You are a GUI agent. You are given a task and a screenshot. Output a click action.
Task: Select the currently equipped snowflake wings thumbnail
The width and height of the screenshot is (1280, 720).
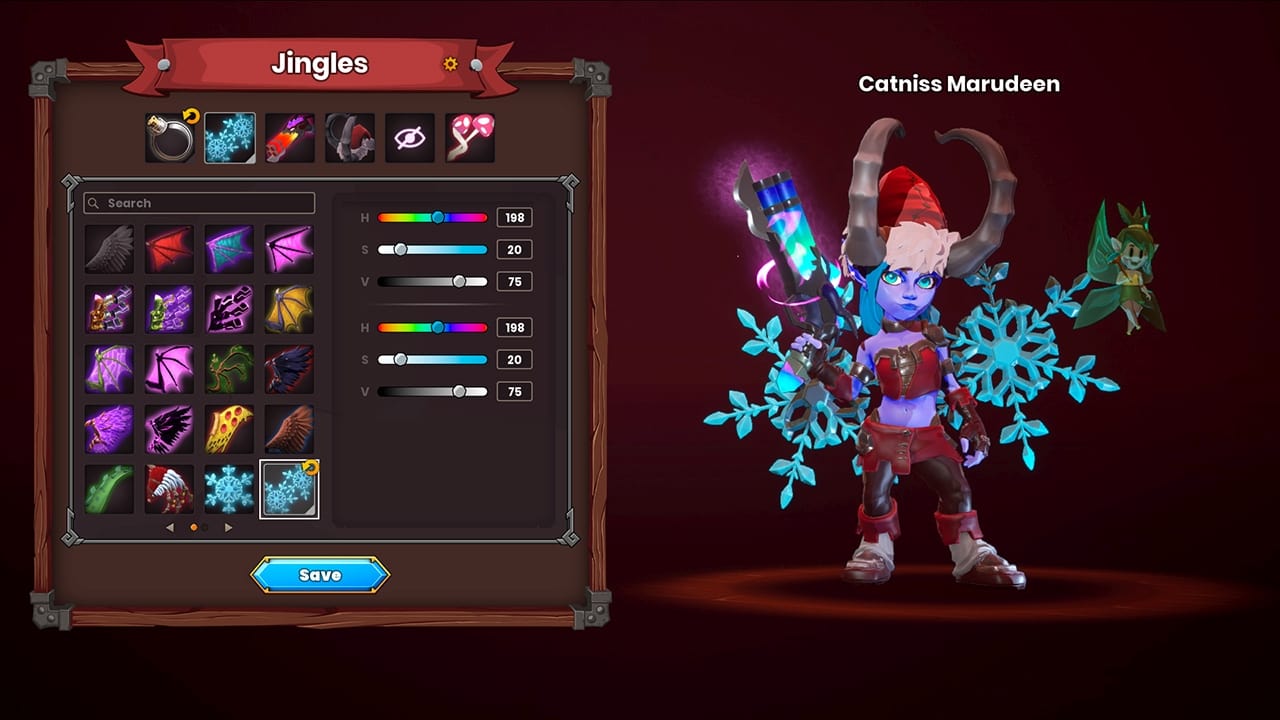click(x=289, y=488)
